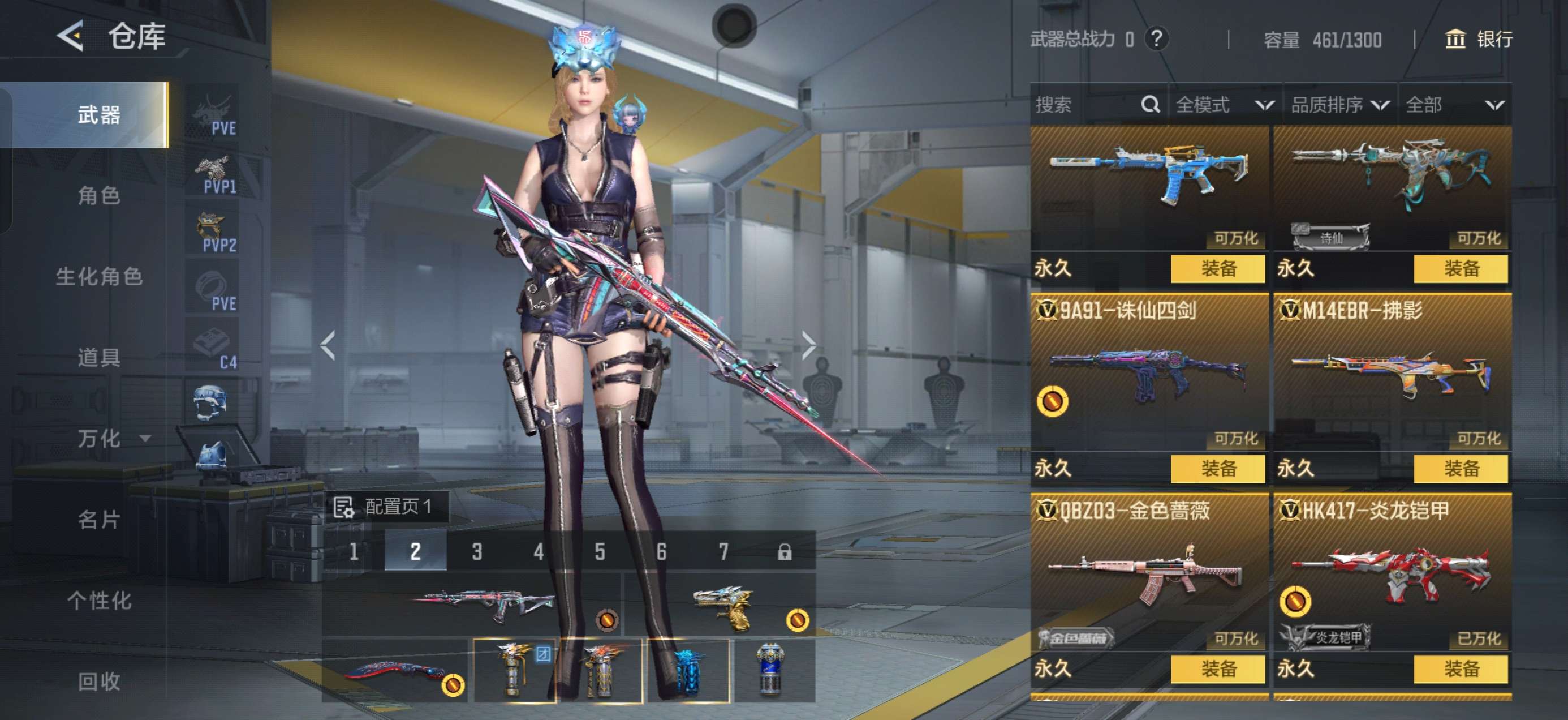This screenshot has height=720, width=1568.
Task: Open the 生化角色 category
Action: [x=98, y=277]
